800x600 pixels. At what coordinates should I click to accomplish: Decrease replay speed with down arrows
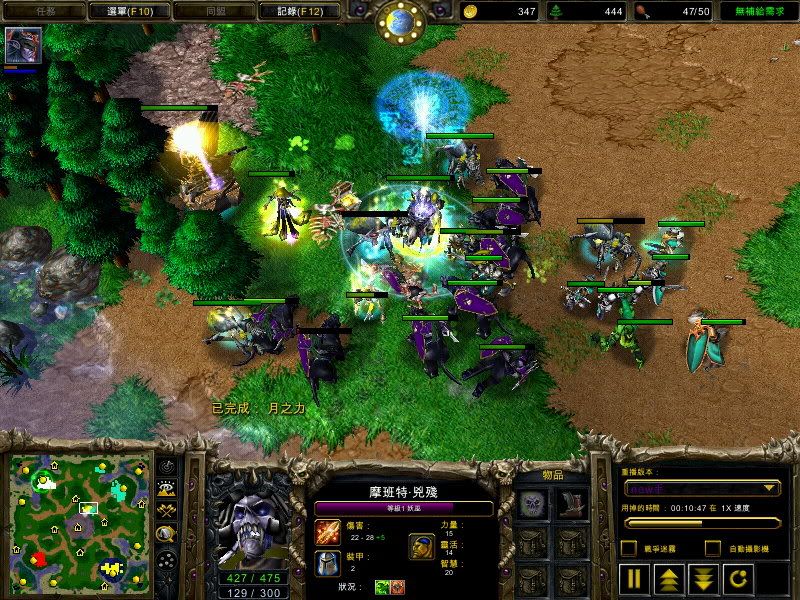click(x=702, y=577)
